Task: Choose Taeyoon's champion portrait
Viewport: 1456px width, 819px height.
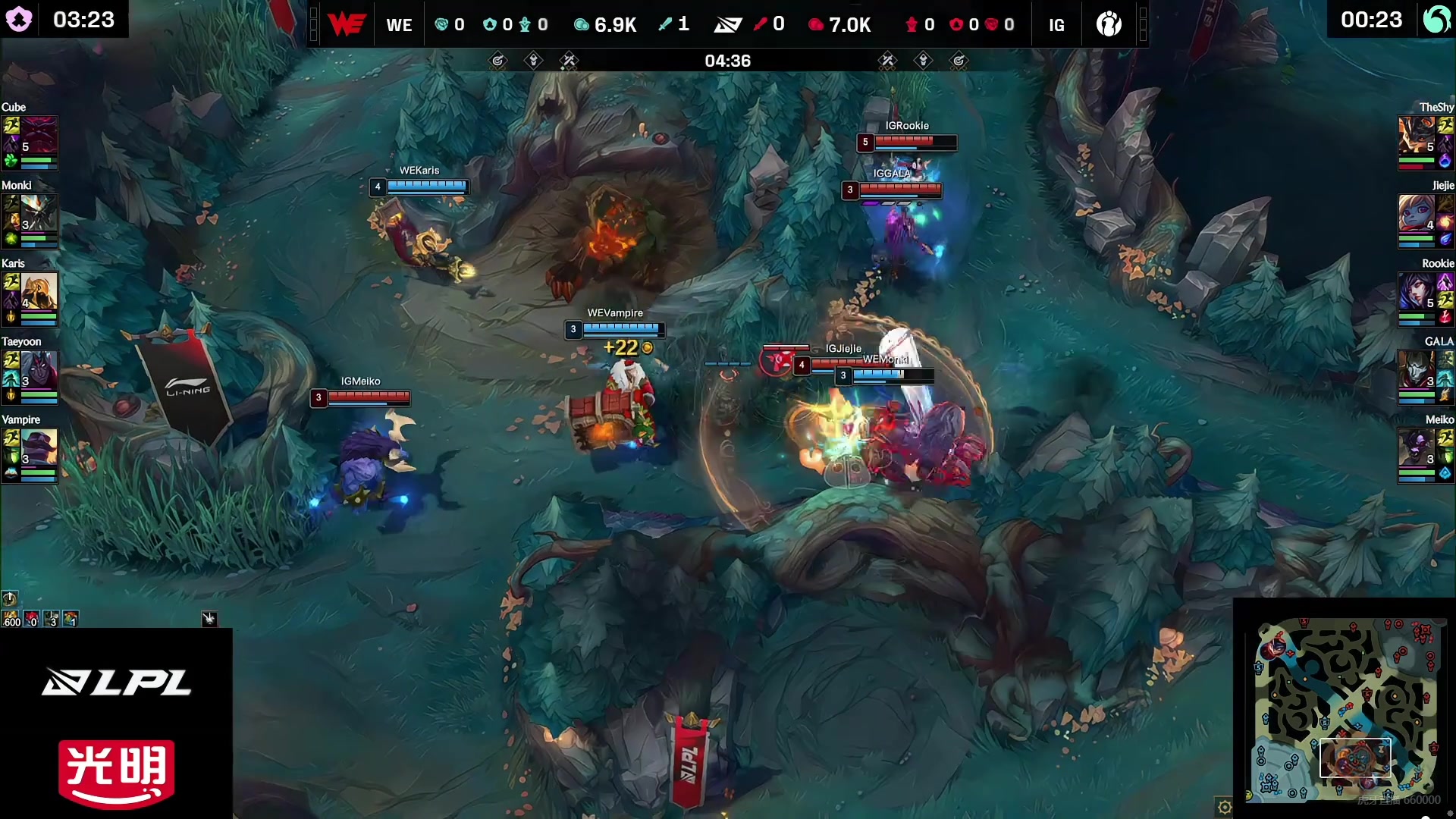Action: [x=38, y=369]
